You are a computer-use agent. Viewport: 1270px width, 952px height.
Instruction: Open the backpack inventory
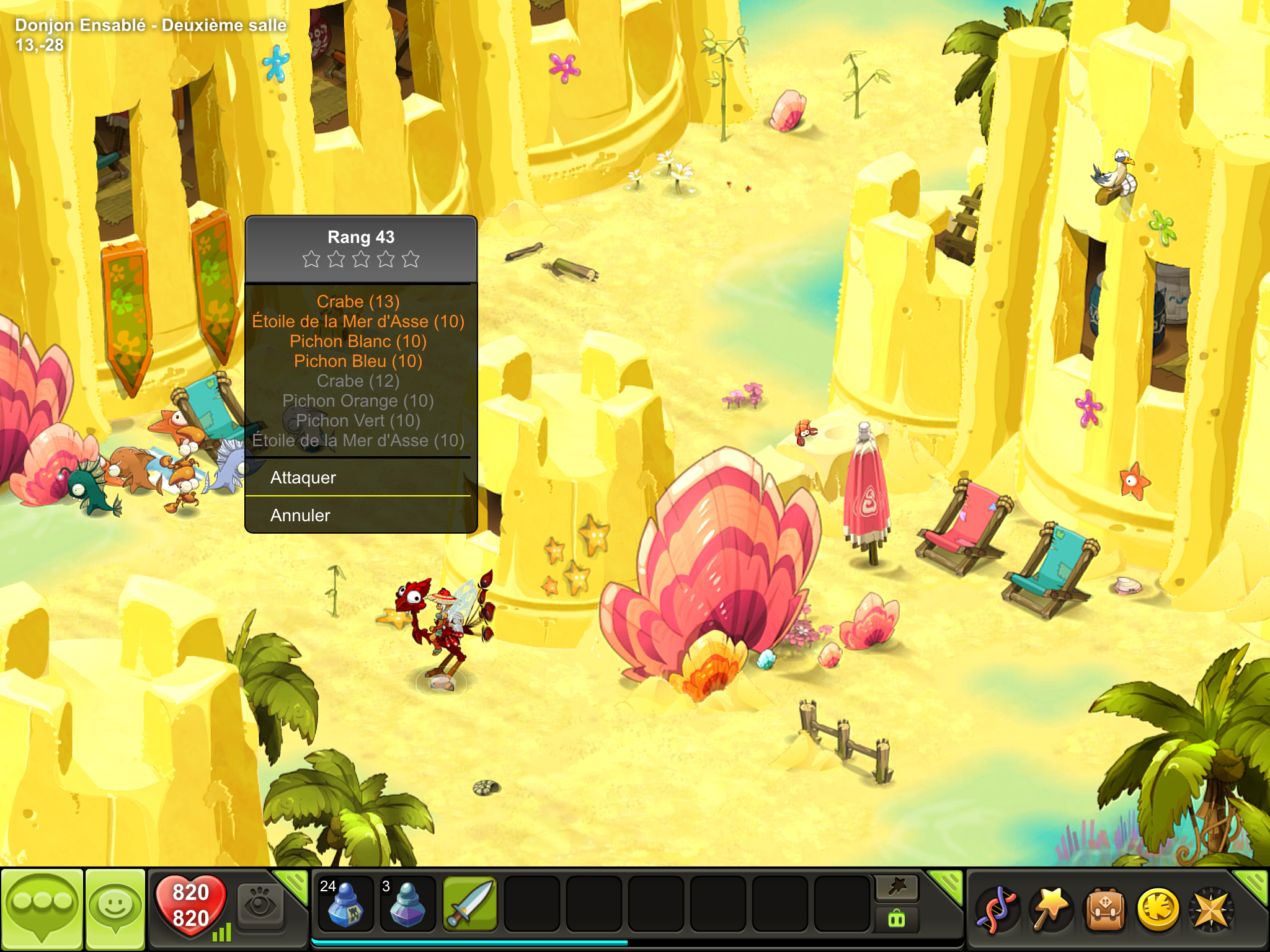[x=1104, y=909]
